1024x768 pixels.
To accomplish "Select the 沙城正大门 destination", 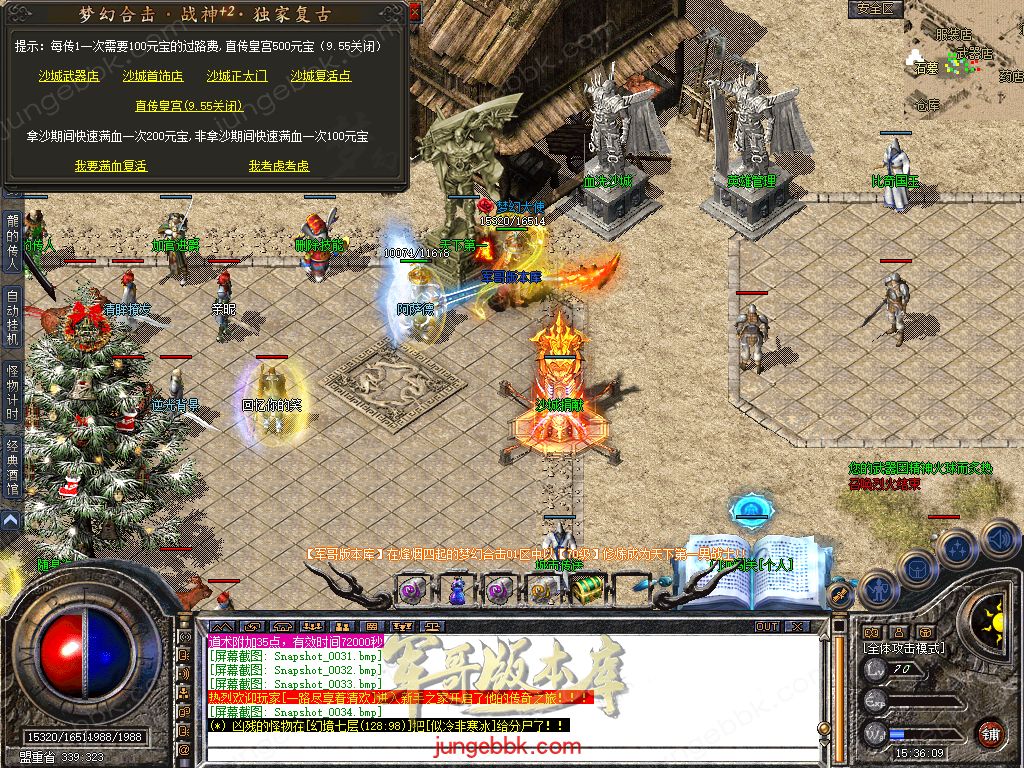I will pos(237,76).
